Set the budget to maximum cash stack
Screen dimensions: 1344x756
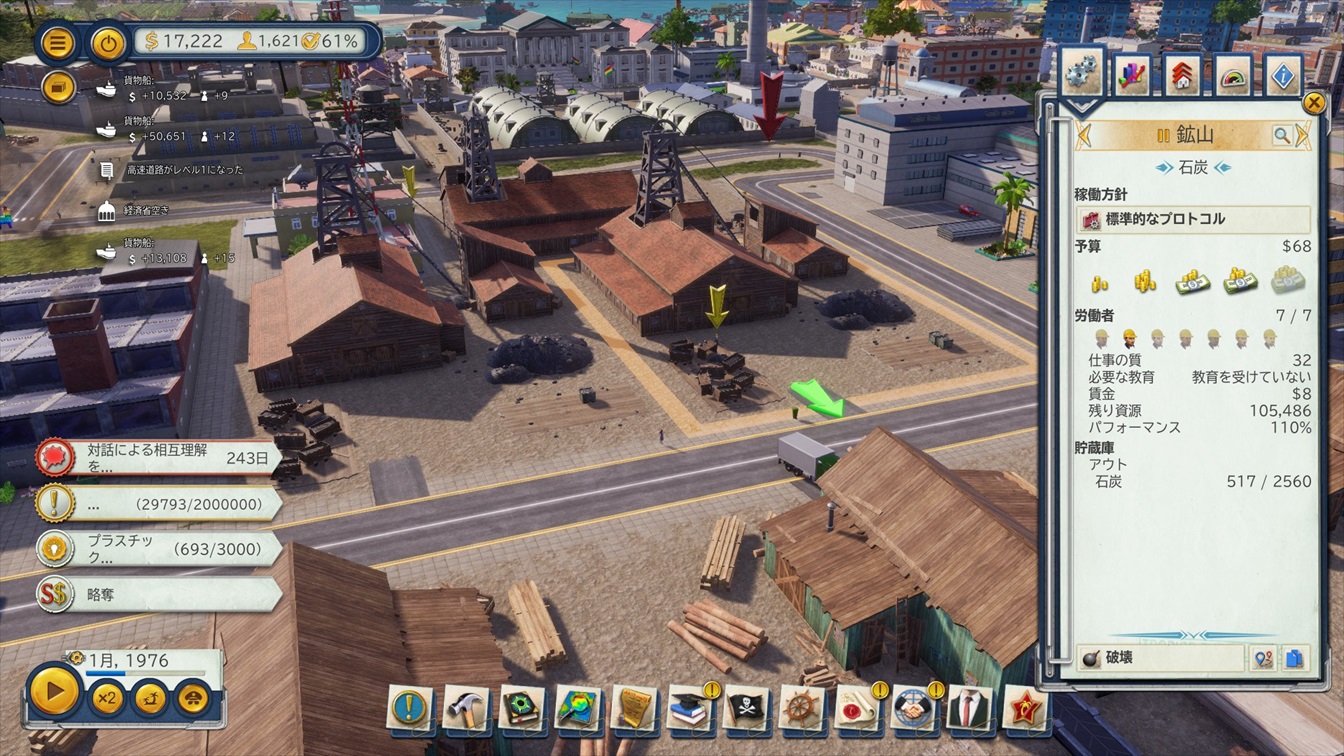coord(1288,282)
